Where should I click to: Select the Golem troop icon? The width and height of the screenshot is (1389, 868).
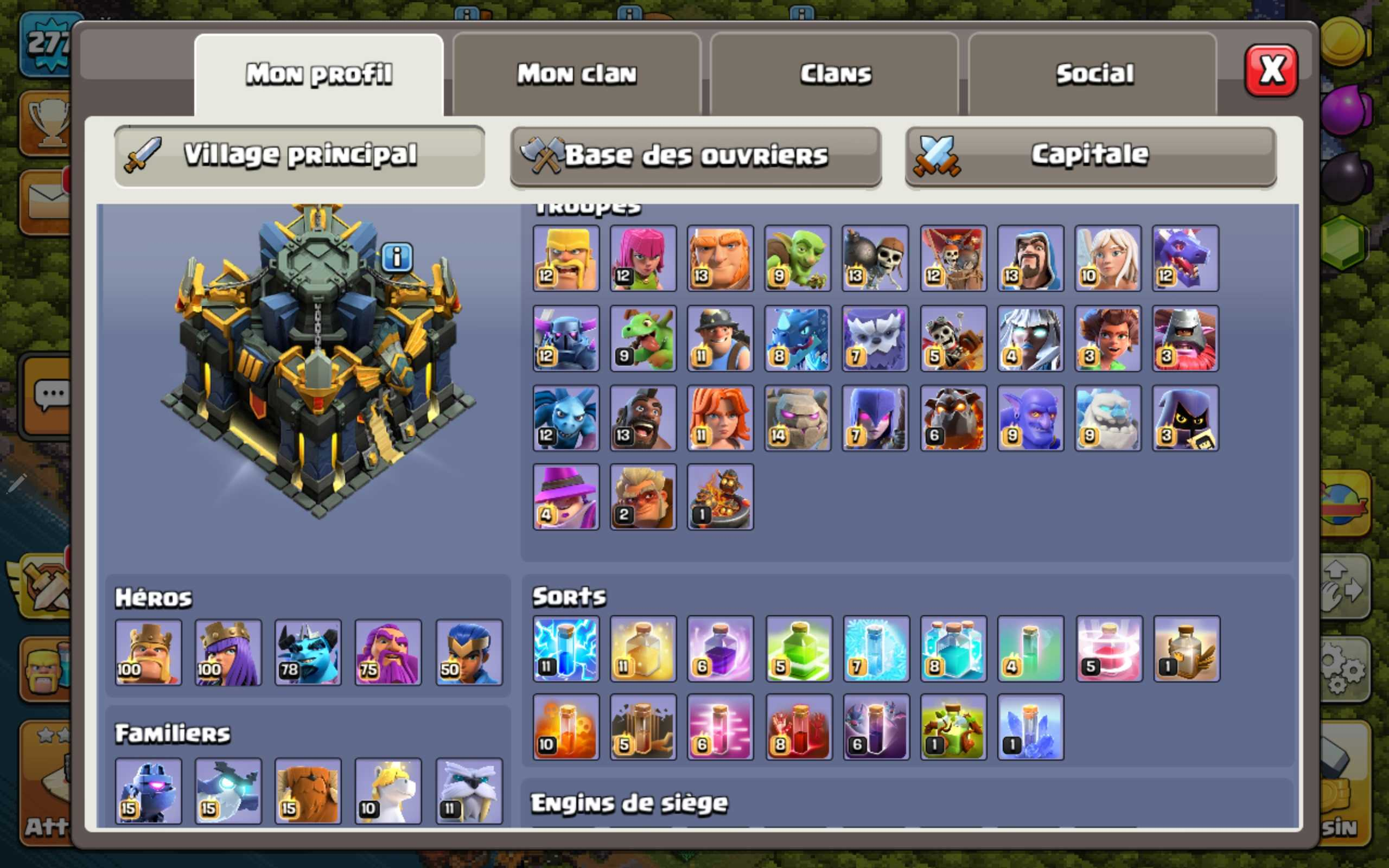click(x=798, y=417)
